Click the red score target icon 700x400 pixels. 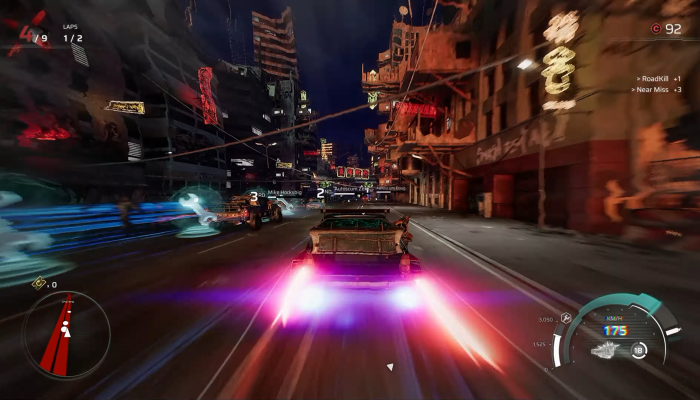[656, 29]
